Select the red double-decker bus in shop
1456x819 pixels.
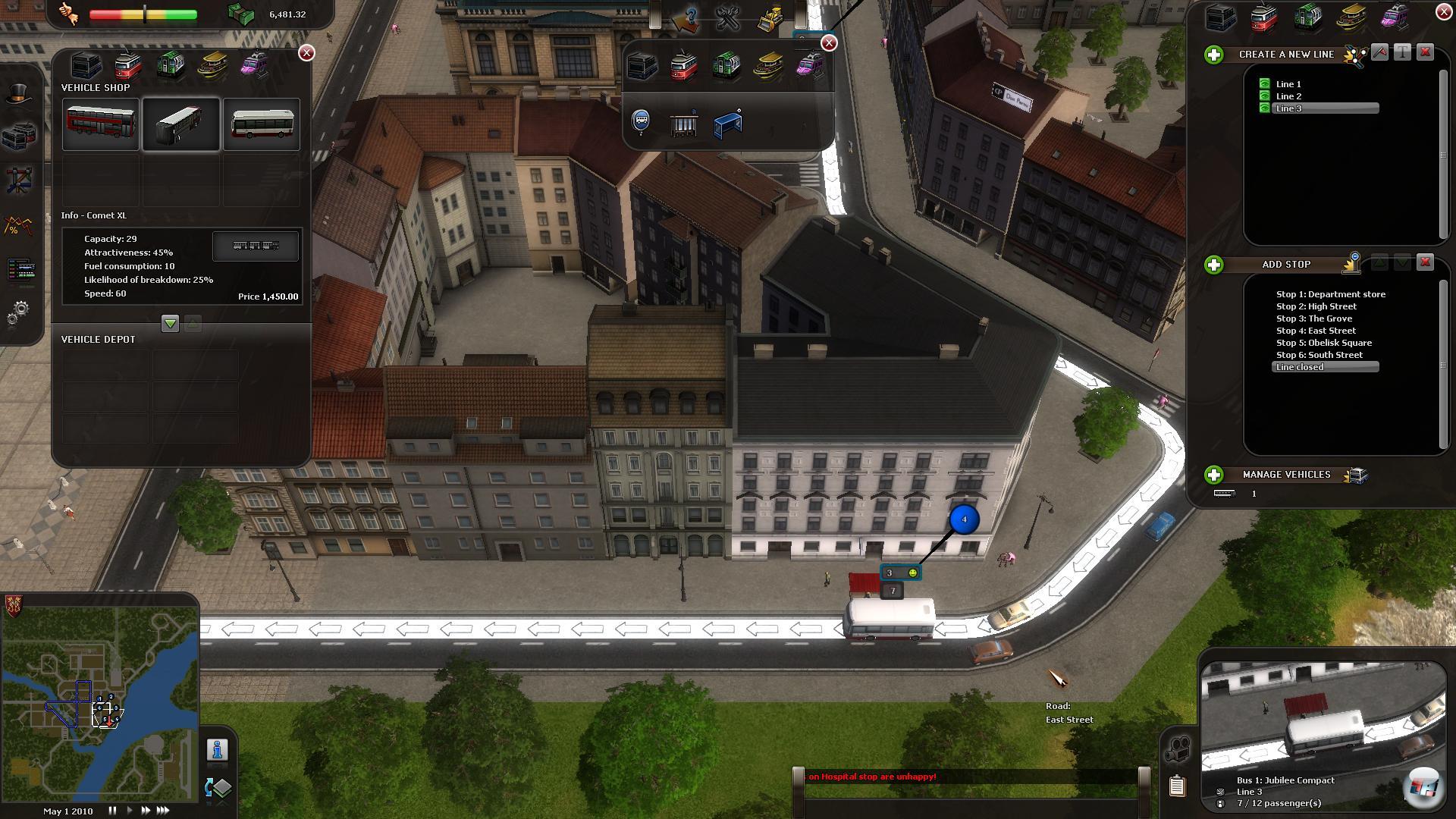pos(101,124)
